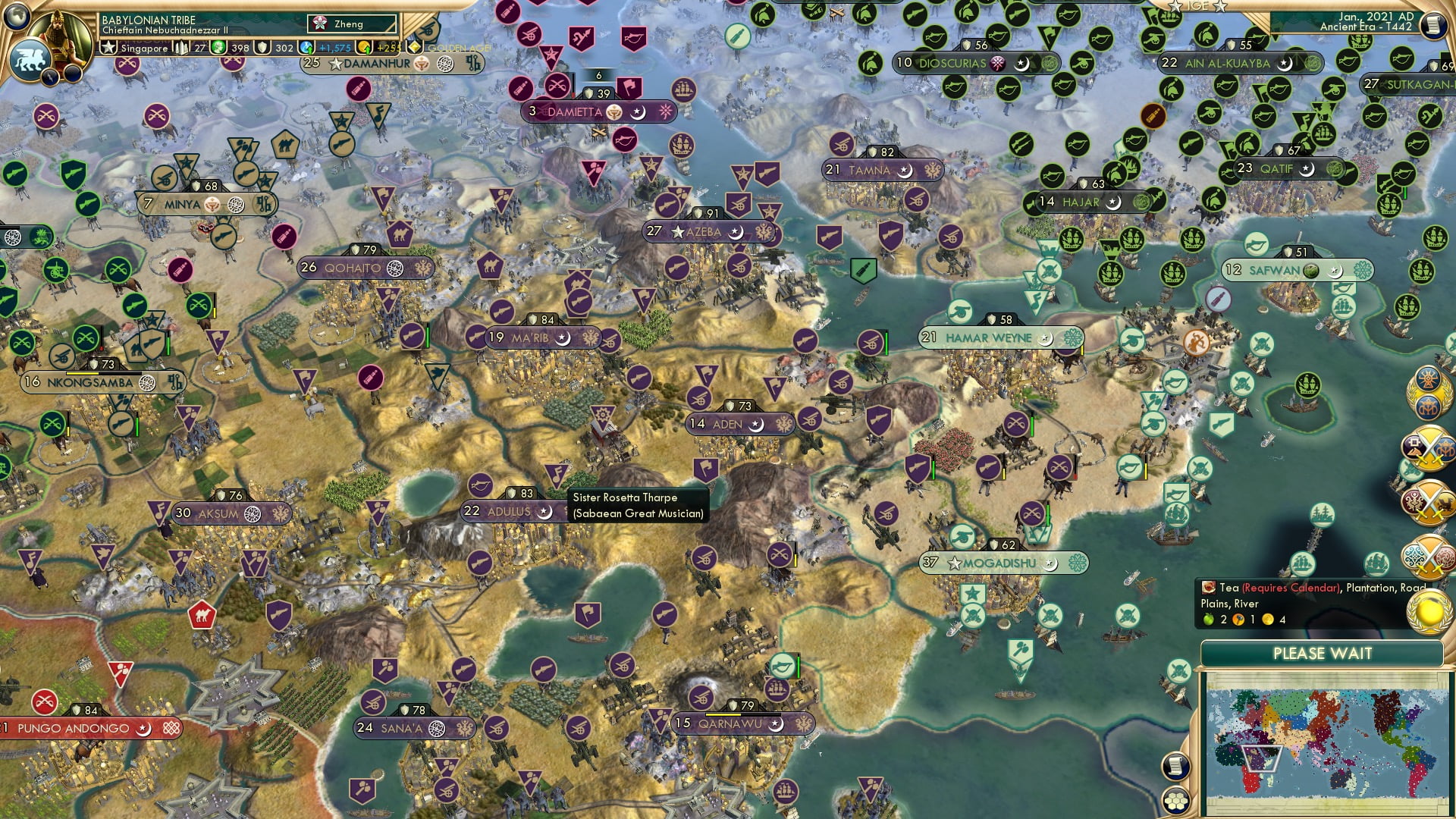Open the notification log scroll icon near minimap
Image resolution: width=1456 pixels, height=819 pixels.
pyautogui.click(x=1175, y=766)
